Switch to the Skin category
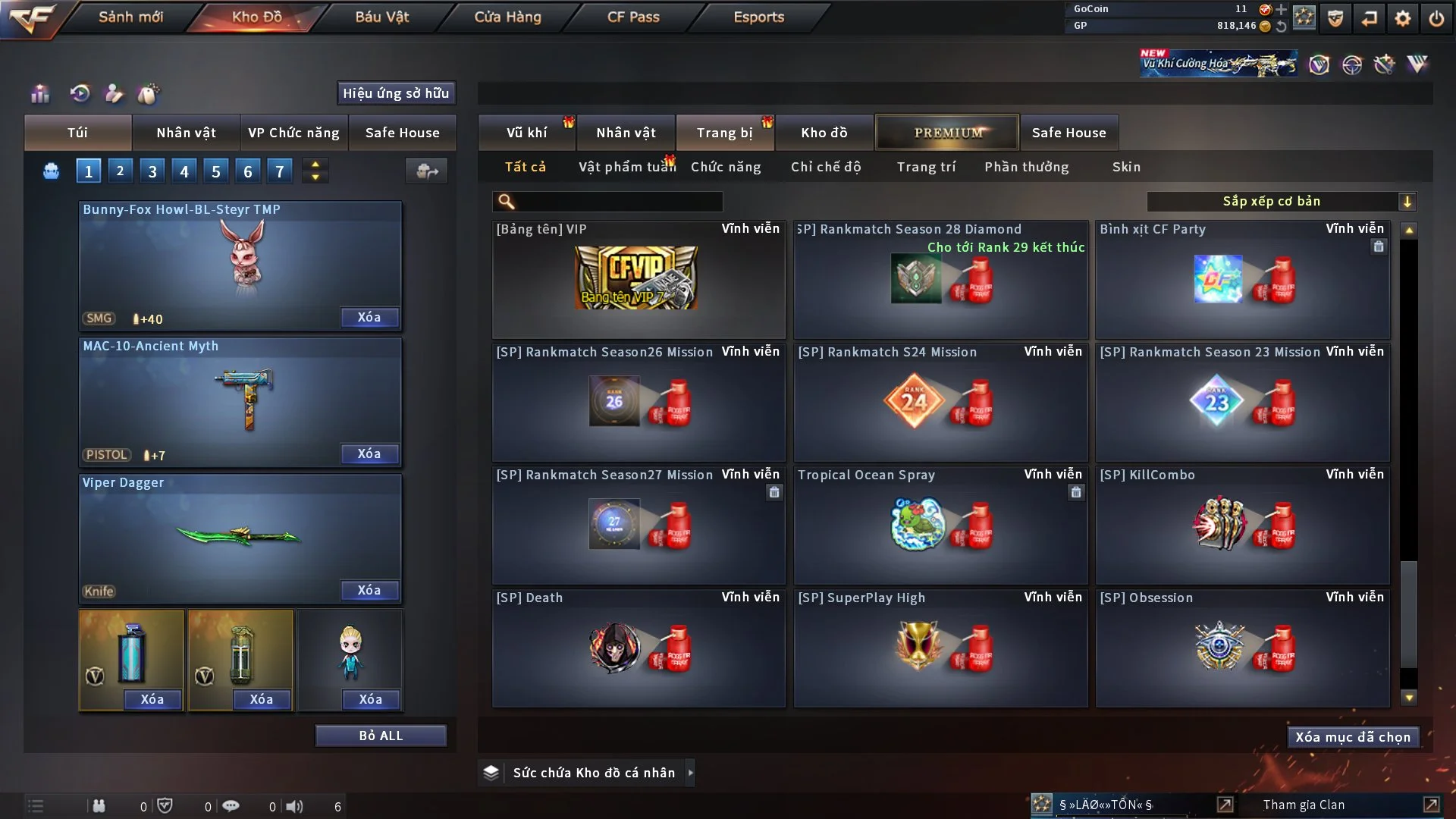 pyautogui.click(x=1126, y=167)
